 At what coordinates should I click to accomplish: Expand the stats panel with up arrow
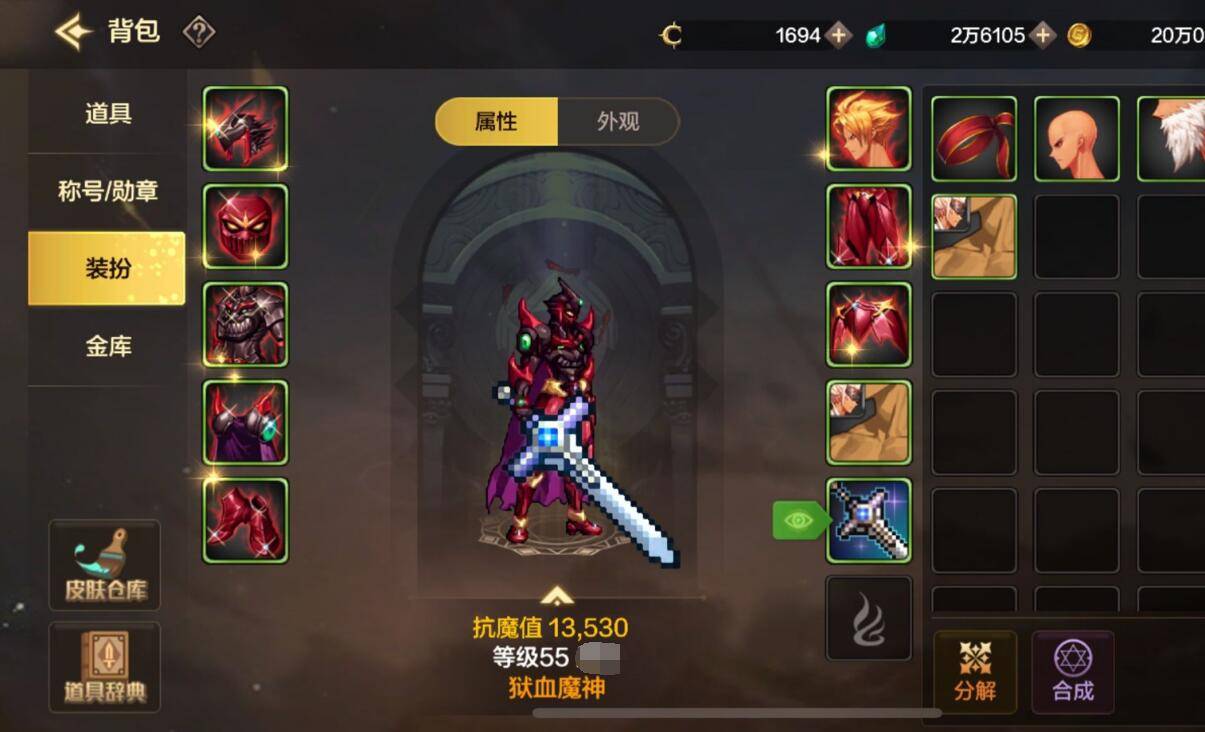tap(557, 597)
